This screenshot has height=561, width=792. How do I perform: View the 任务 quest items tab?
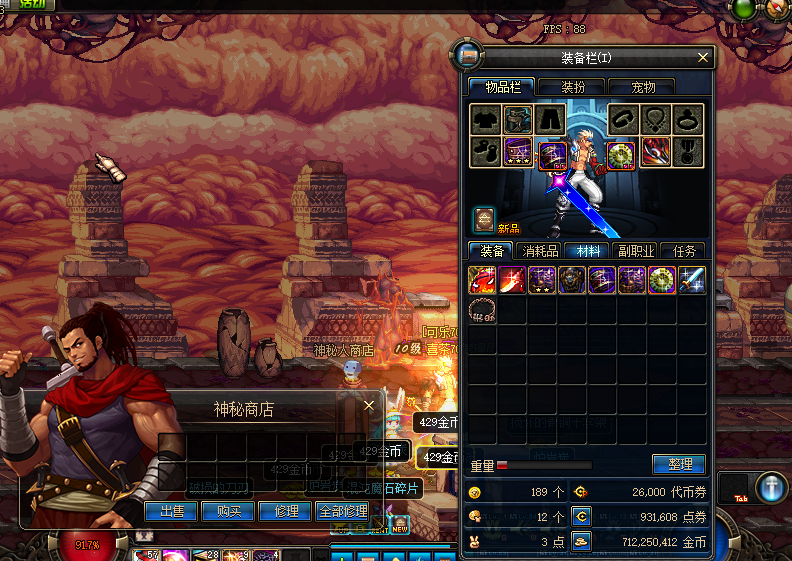(x=684, y=251)
